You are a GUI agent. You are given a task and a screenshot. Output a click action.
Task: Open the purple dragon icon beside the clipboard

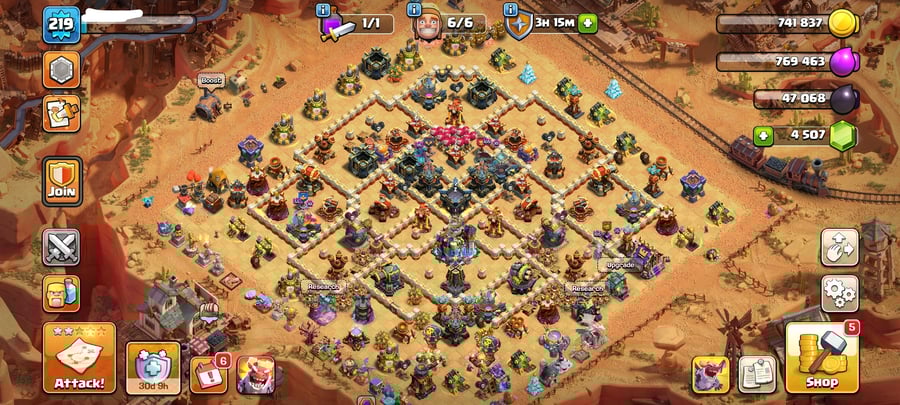[711, 375]
